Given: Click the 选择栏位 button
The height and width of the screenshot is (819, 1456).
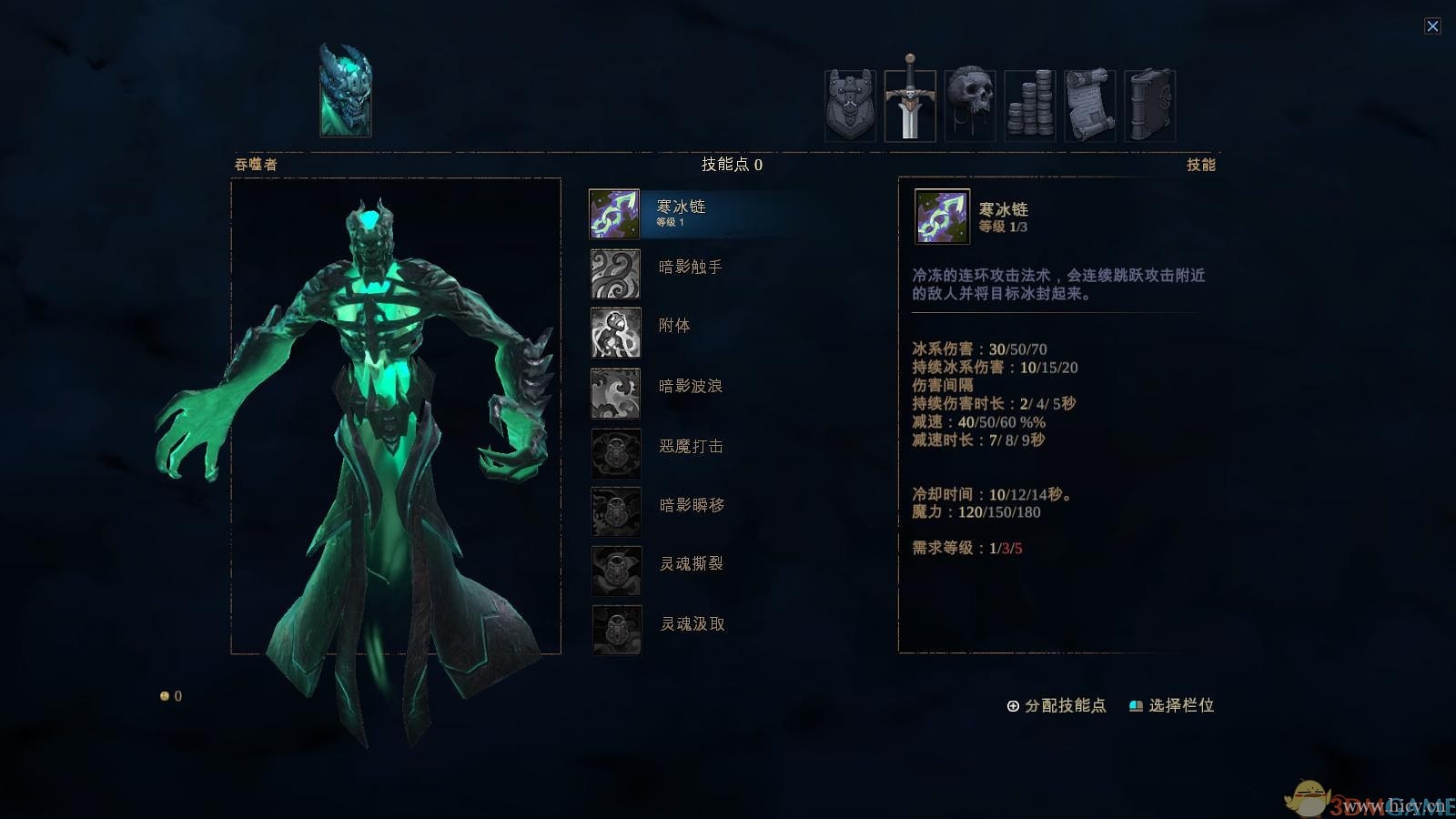Looking at the screenshot, I should (1180, 704).
